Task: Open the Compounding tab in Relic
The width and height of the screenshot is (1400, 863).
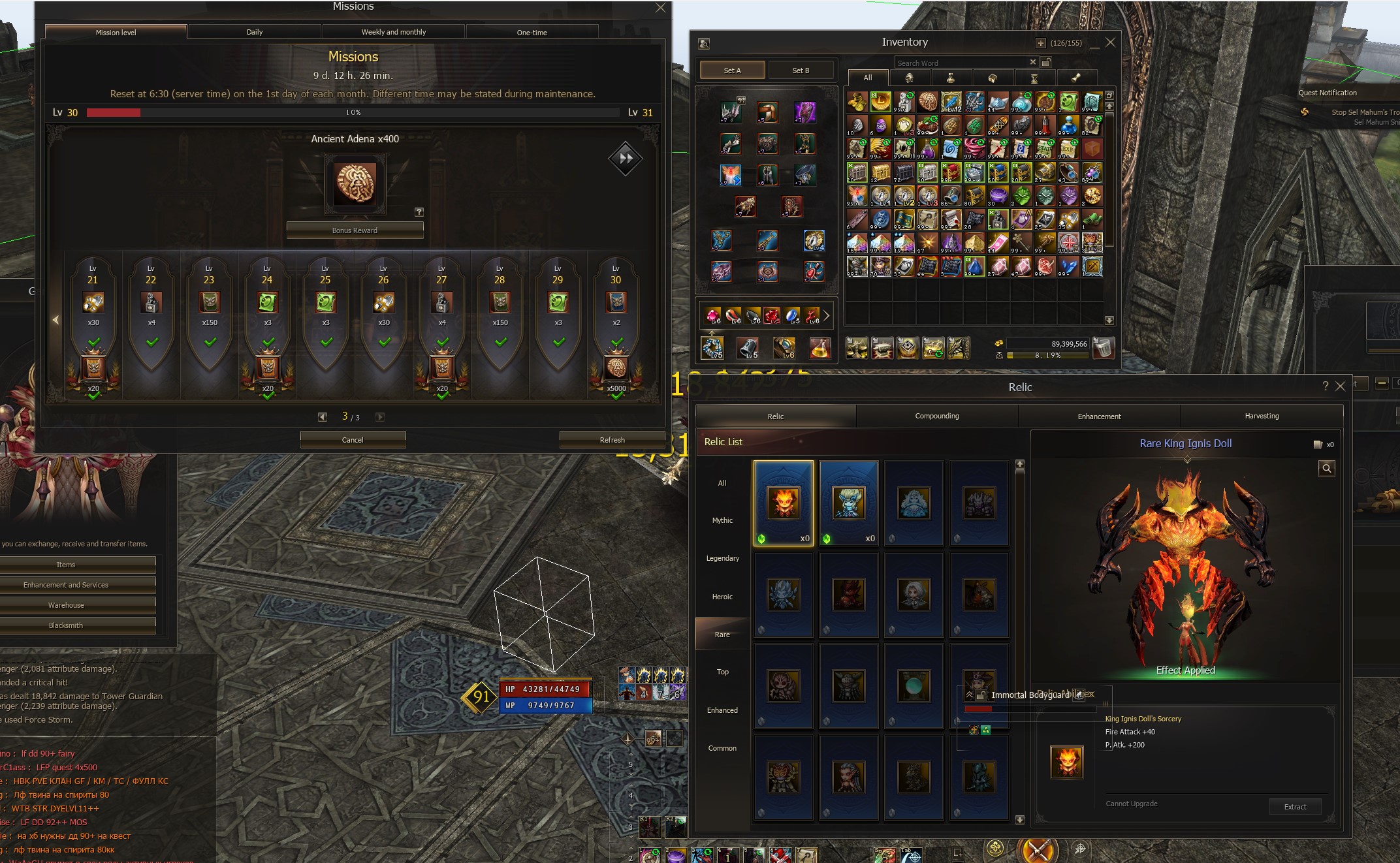Action: pyautogui.click(x=937, y=416)
